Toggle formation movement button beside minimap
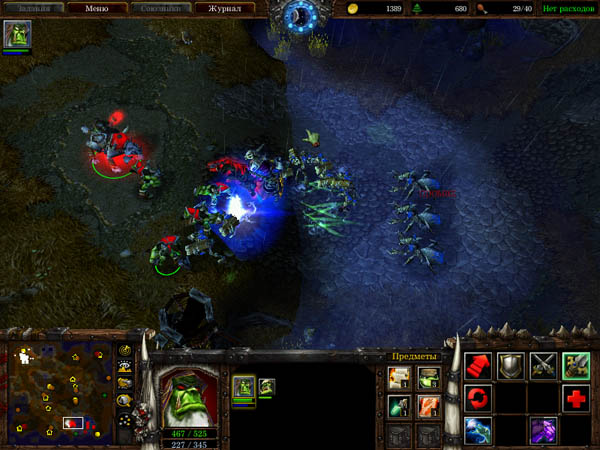Screen dimensions: 600x450 pos(126,418)
